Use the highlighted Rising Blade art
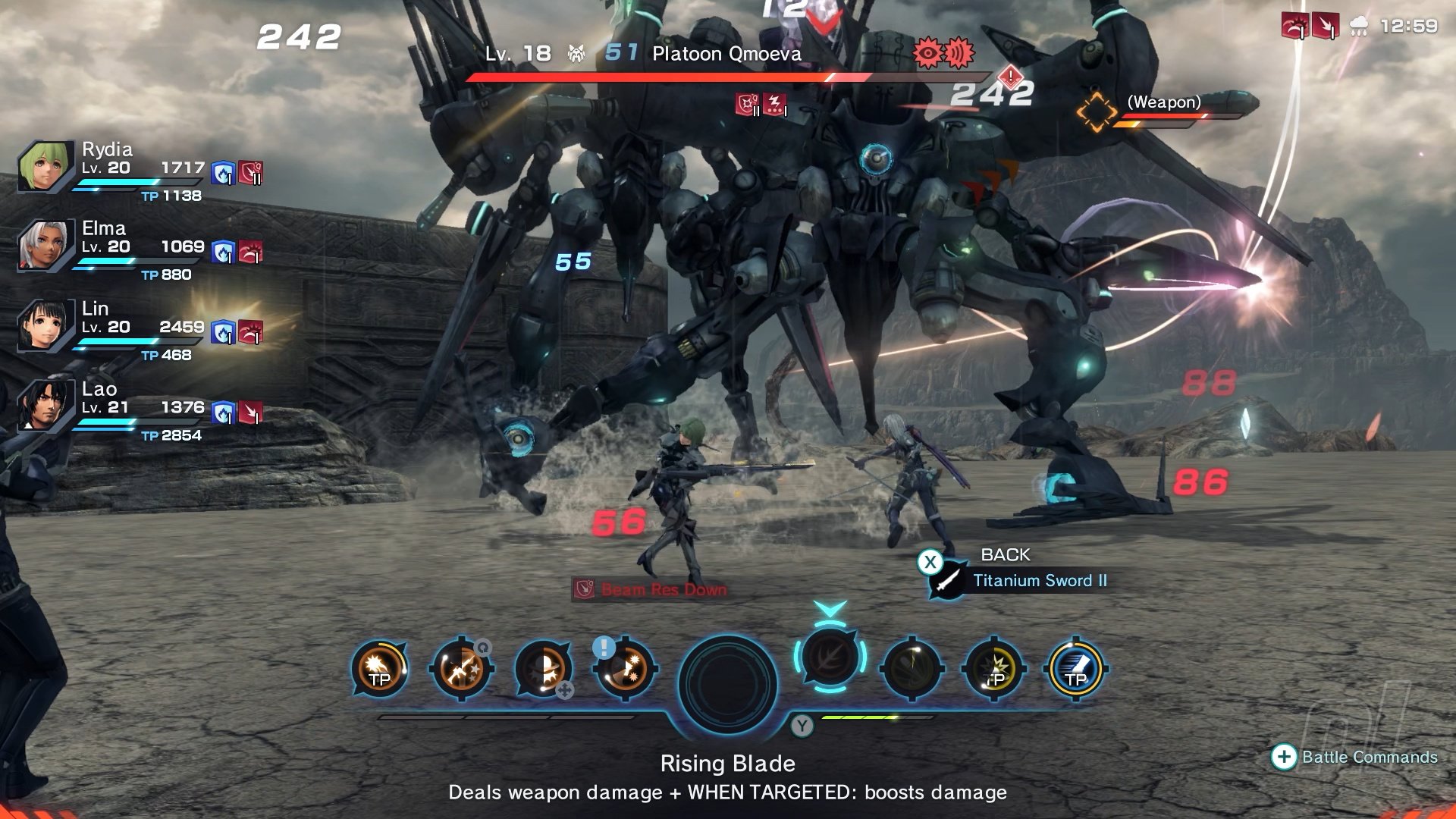This screenshot has height=819, width=1456. (x=830, y=657)
